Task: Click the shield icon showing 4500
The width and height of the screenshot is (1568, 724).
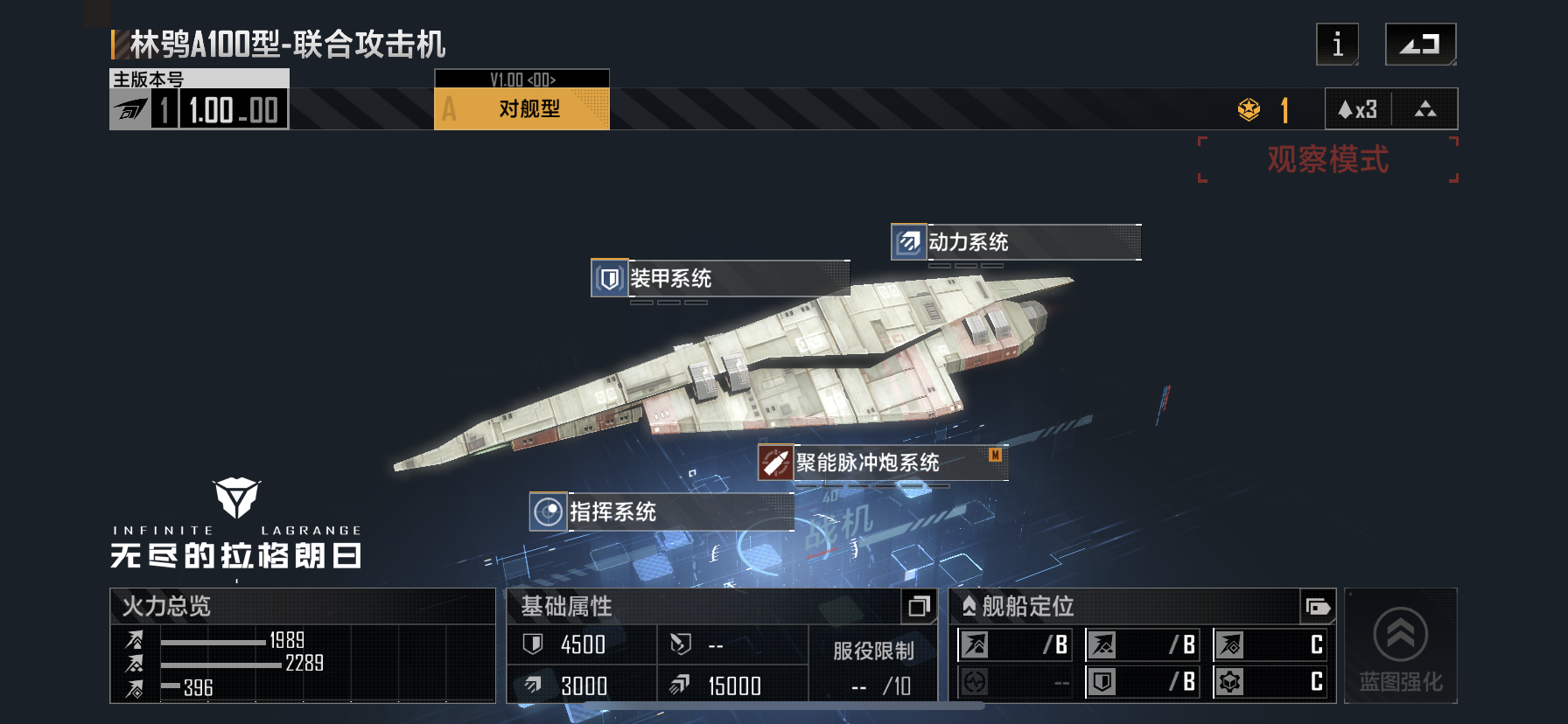Action: pos(535,645)
